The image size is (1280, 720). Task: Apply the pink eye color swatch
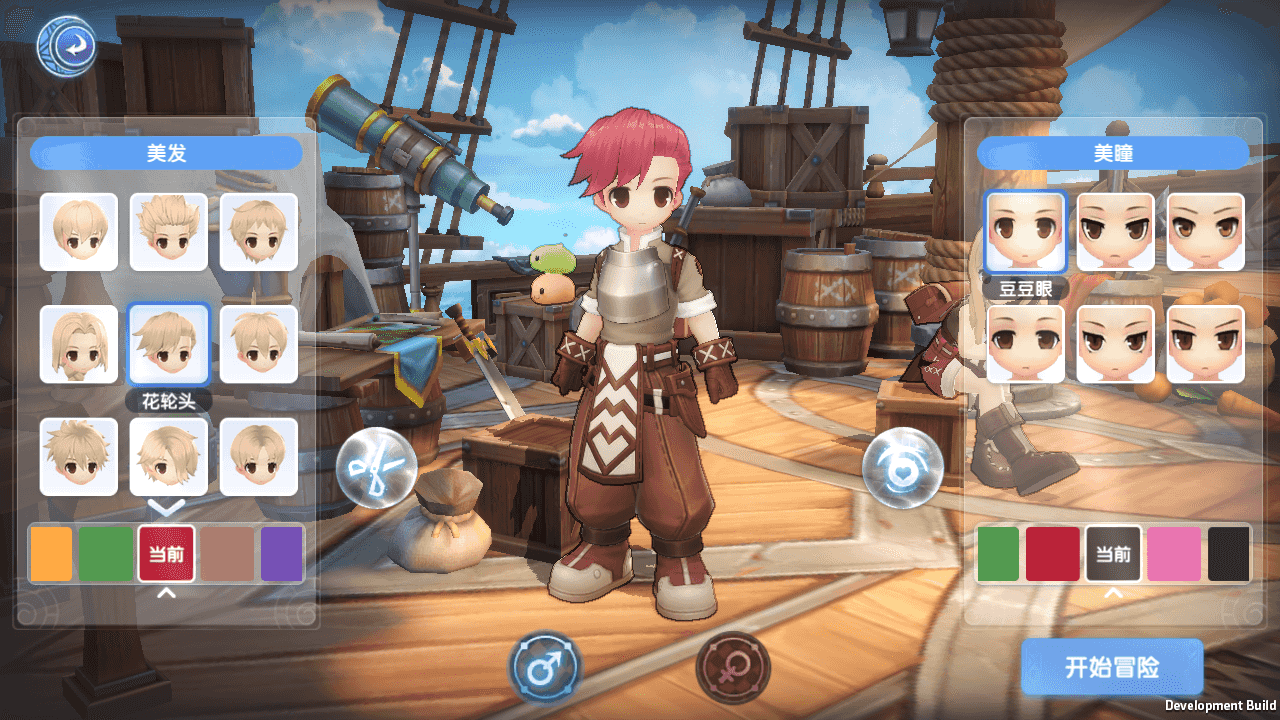point(1173,554)
